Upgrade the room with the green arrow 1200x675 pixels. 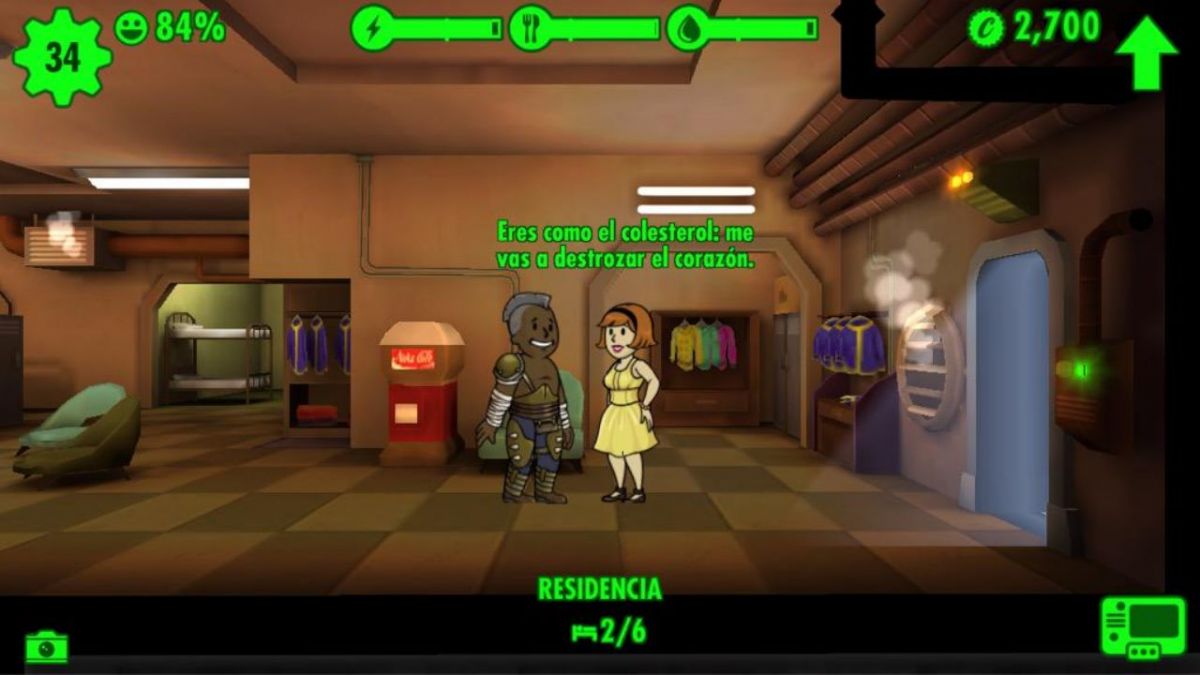[x=1146, y=53]
